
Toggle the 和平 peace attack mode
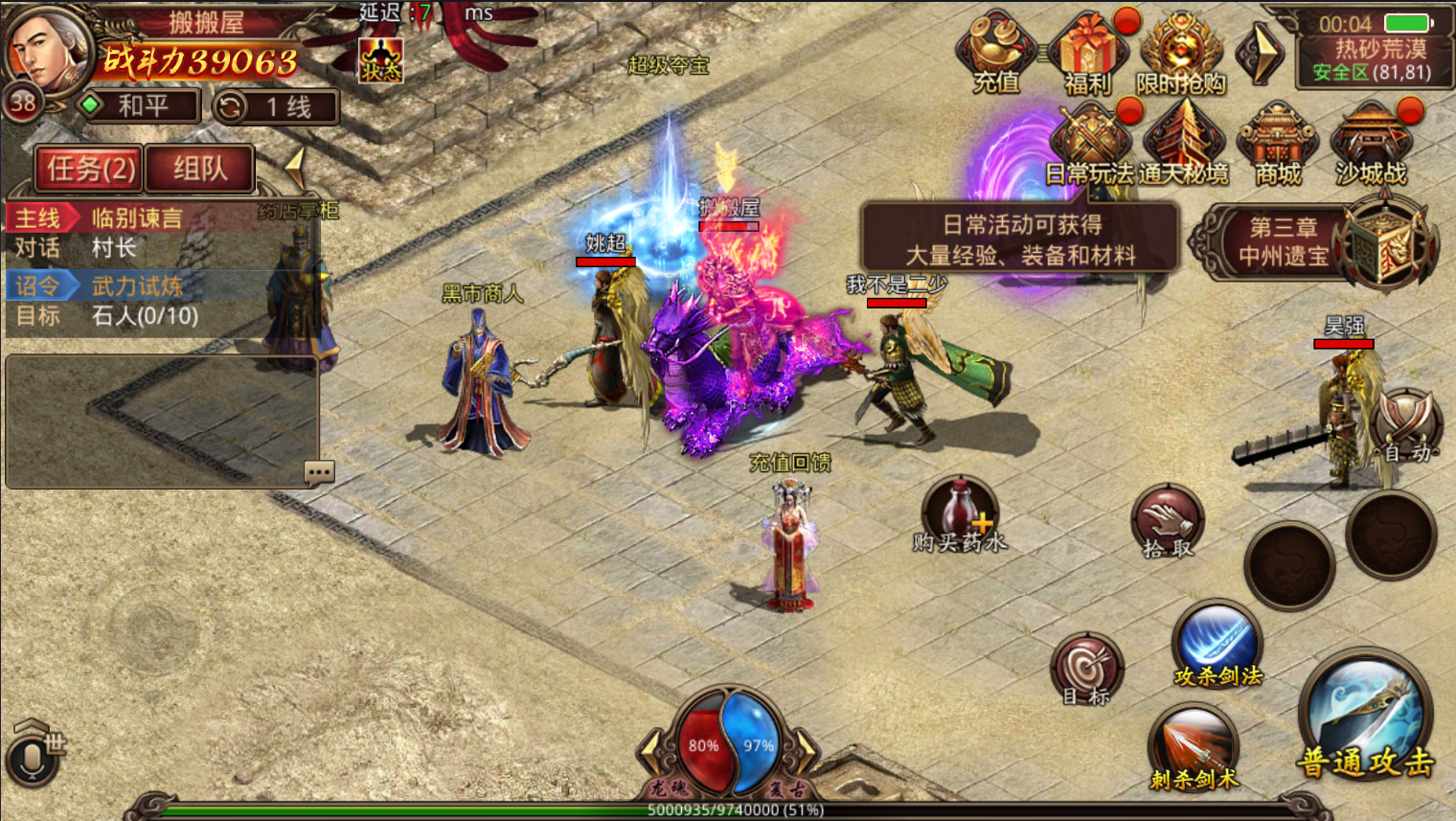137,106
